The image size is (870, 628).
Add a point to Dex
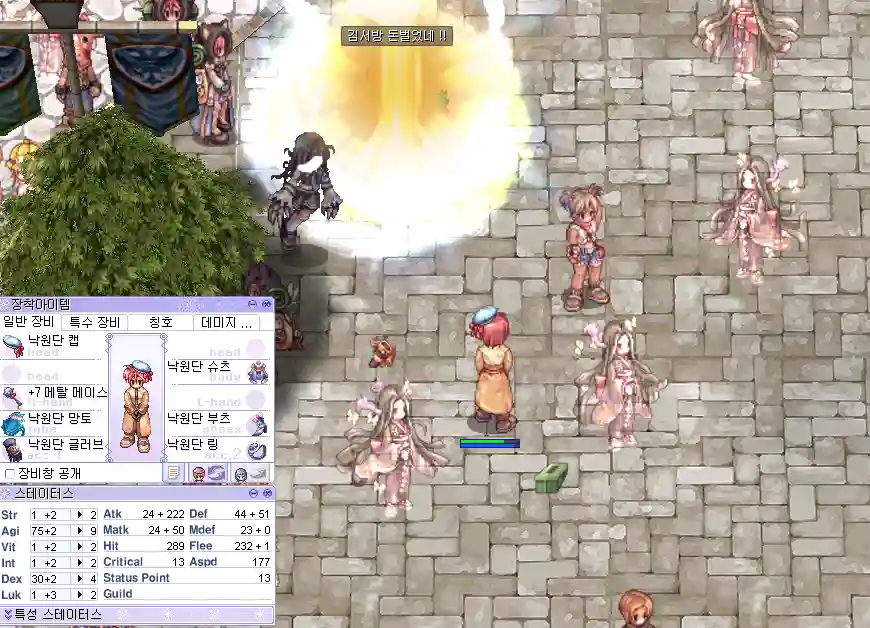coord(80,578)
